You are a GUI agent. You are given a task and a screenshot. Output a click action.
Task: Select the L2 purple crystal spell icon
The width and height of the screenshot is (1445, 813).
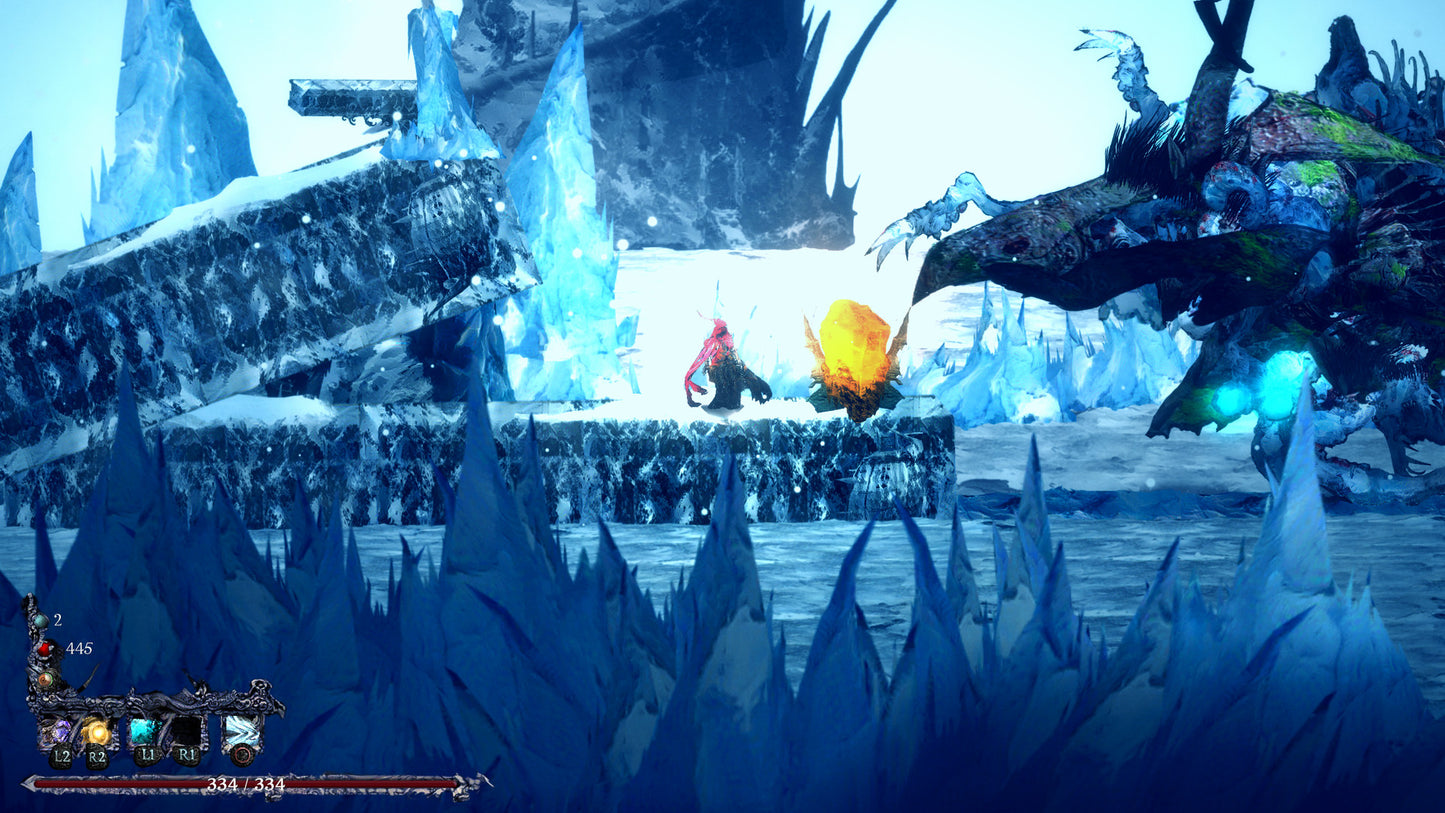[x=60, y=731]
